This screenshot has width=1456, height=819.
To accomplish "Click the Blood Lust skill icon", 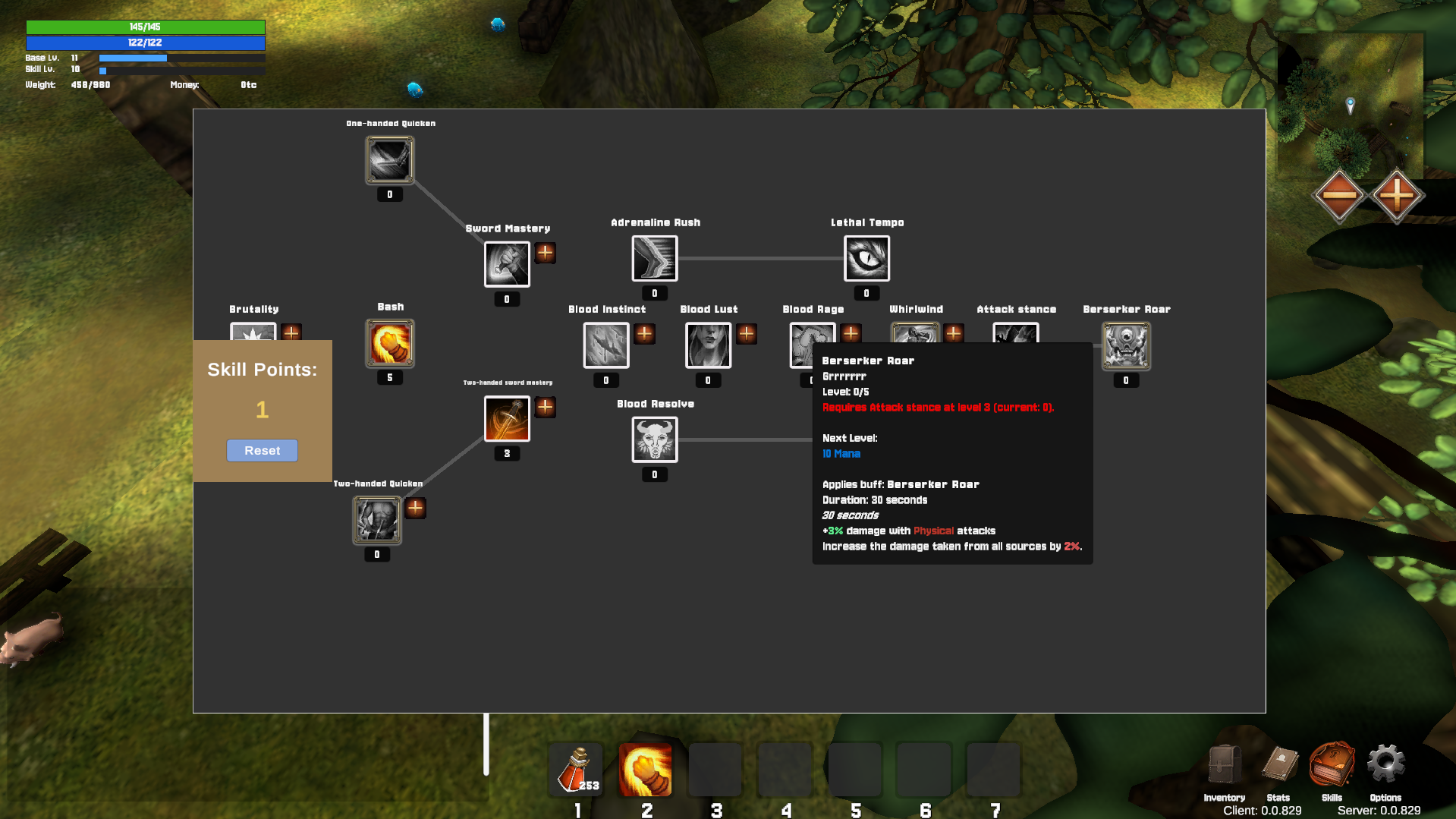I will (707, 345).
